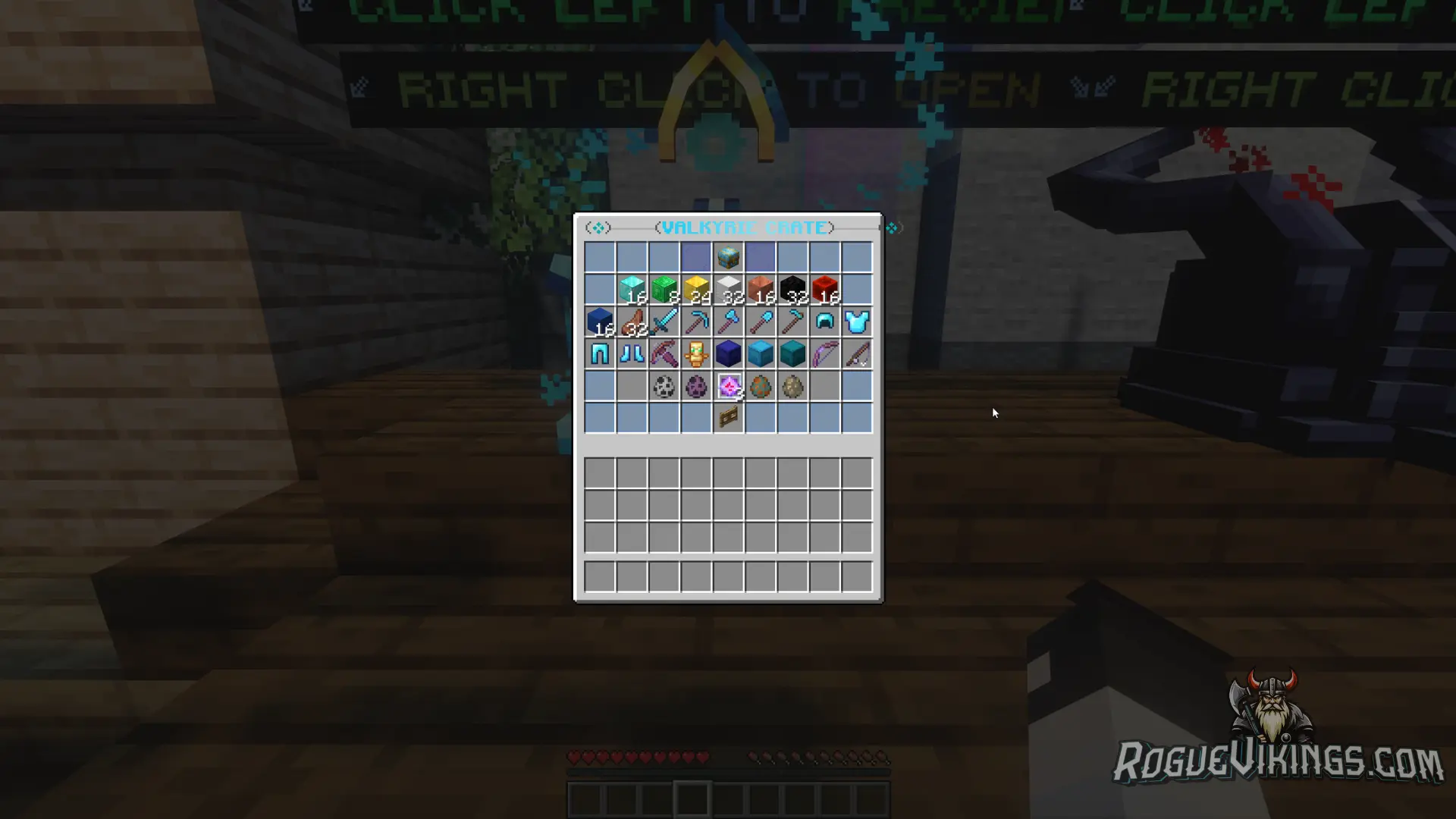
Task: Click the totem of undying
Action: coord(696,353)
